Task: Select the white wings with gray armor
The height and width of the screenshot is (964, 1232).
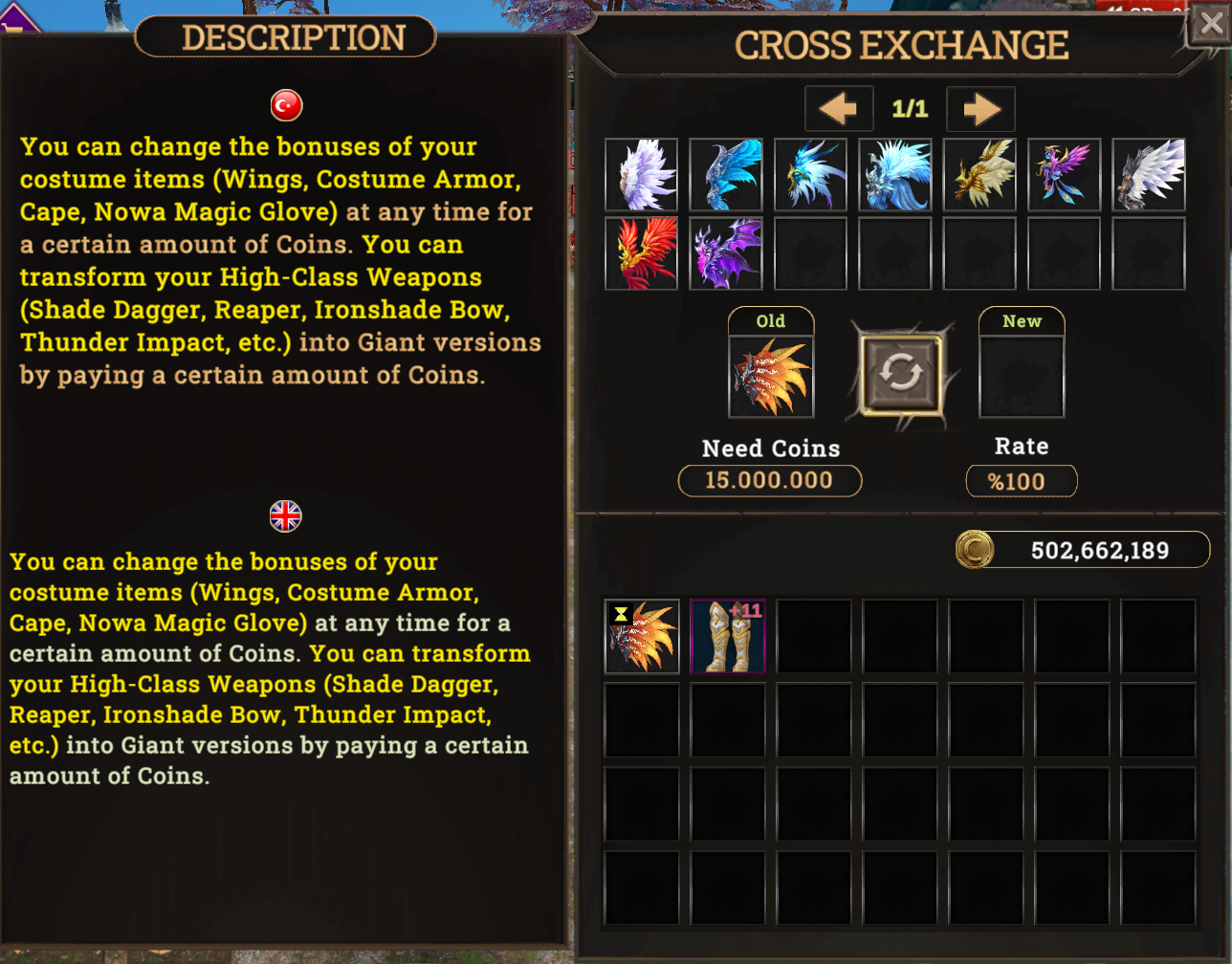Action: [x=1149, y=175]
